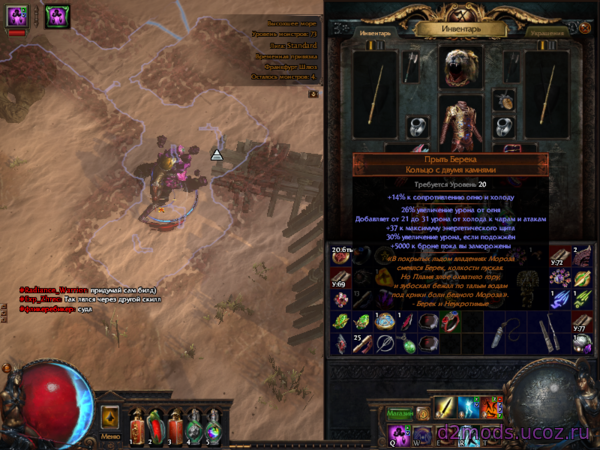This screenshot has height=450, width=600.
Task: Select the green-gem amulet in inventory
Action: 408,345
